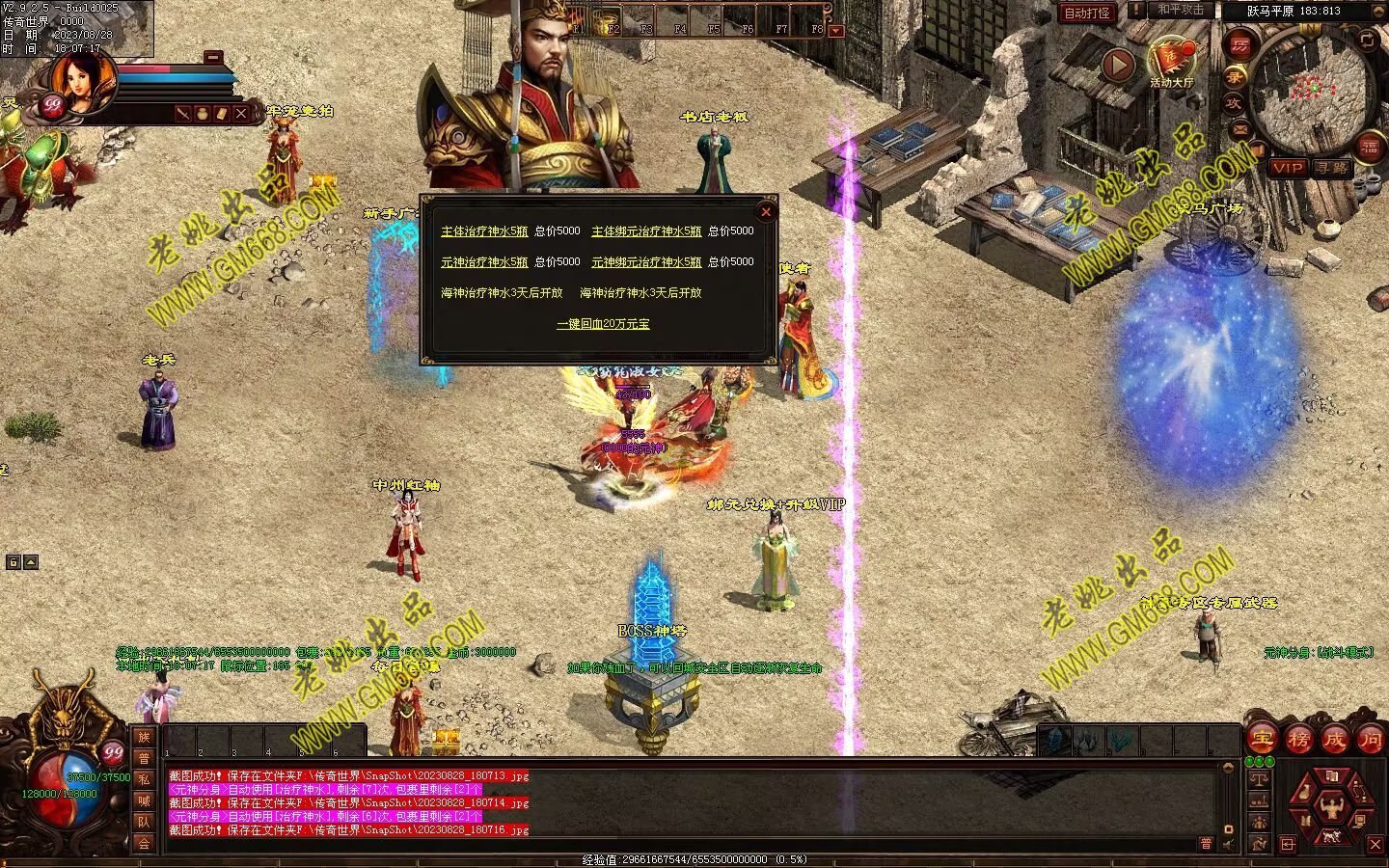Viewport: 1389px width, 868px height.
Task: Select the 队 team chat channel
Action: click(144, 822)
